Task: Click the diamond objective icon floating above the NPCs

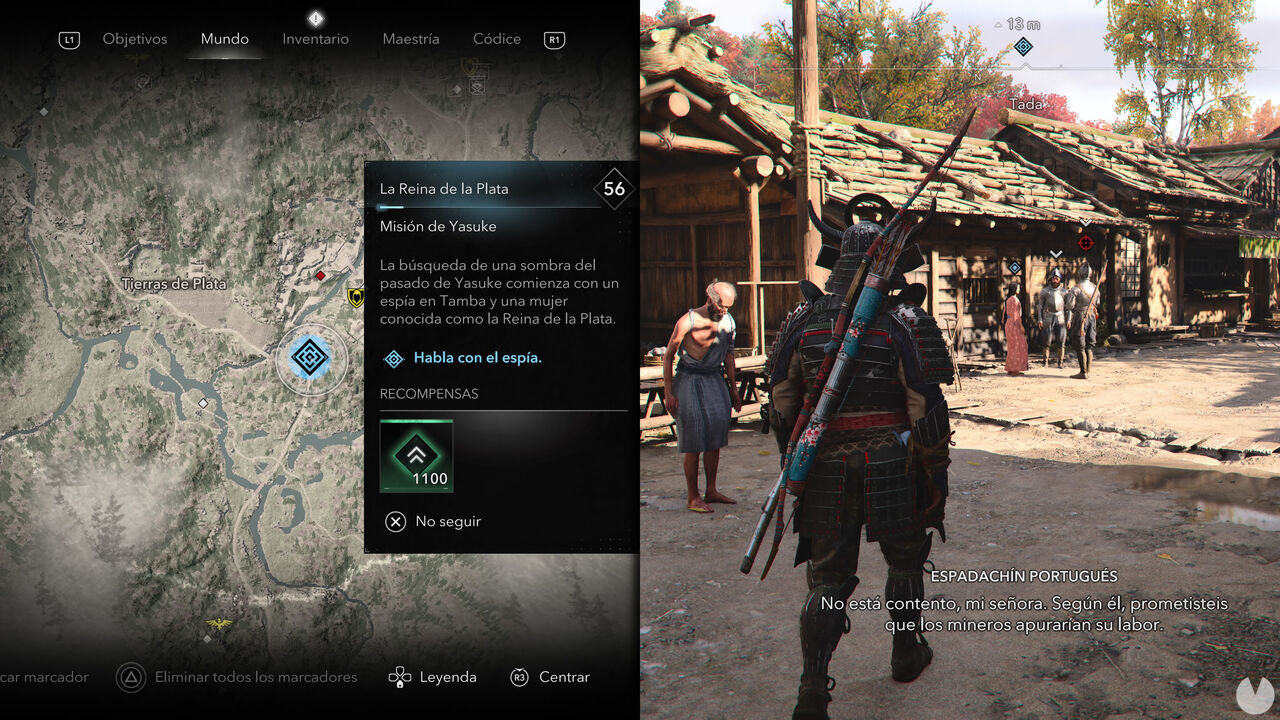Action: pyautogui.click(x=1013, y=270)
